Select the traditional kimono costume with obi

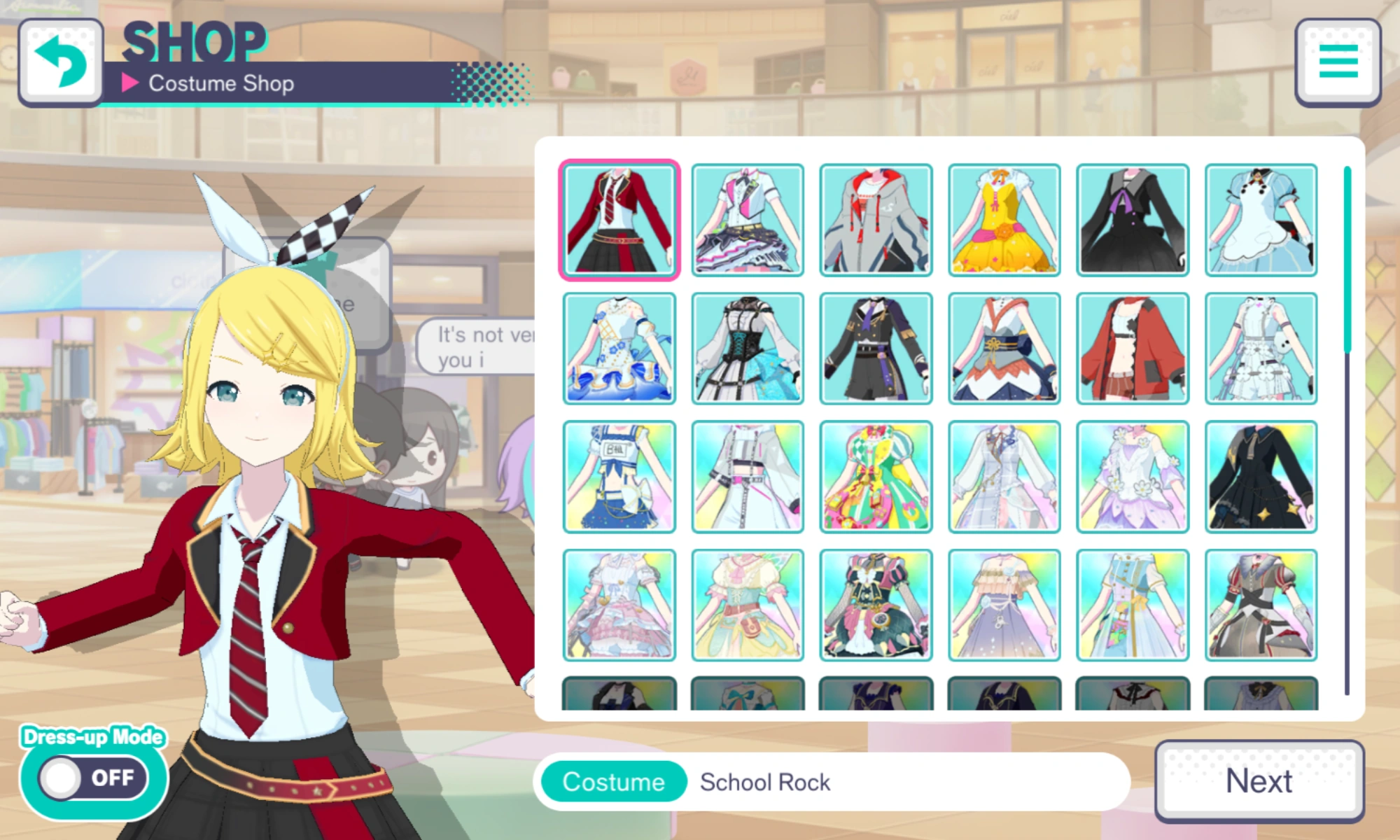click(1004, 348)
